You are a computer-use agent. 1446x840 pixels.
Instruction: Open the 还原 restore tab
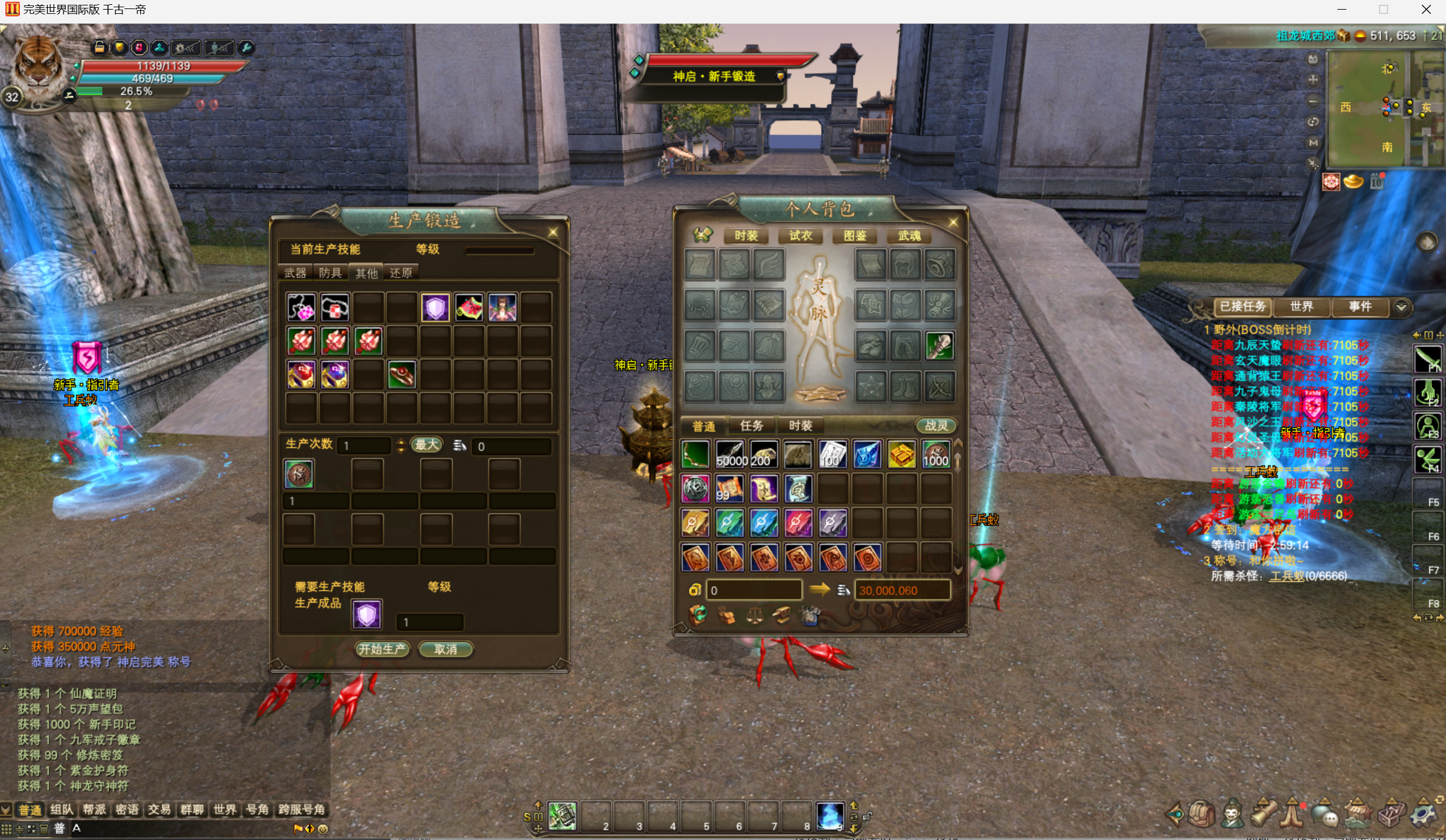click(401, 273)
